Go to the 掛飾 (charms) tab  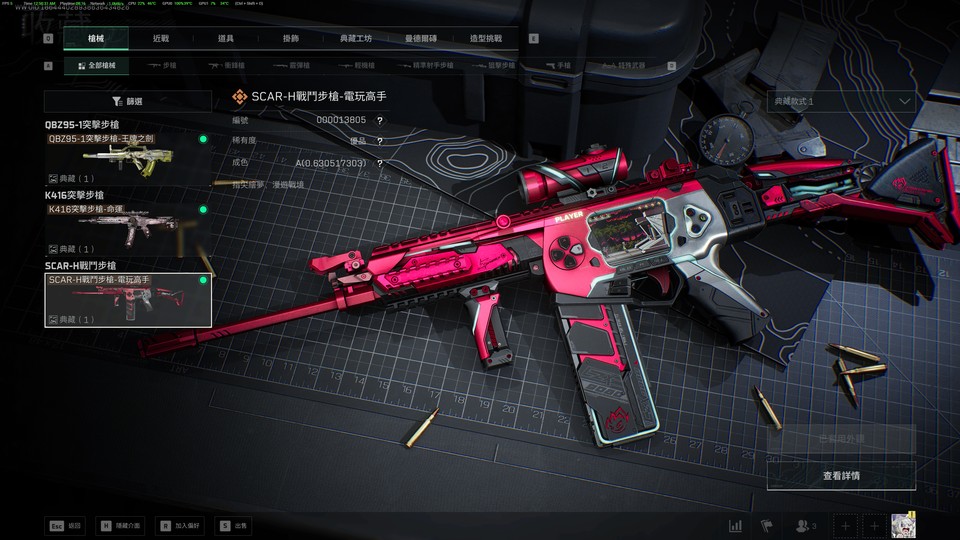[x=291, y=38]
